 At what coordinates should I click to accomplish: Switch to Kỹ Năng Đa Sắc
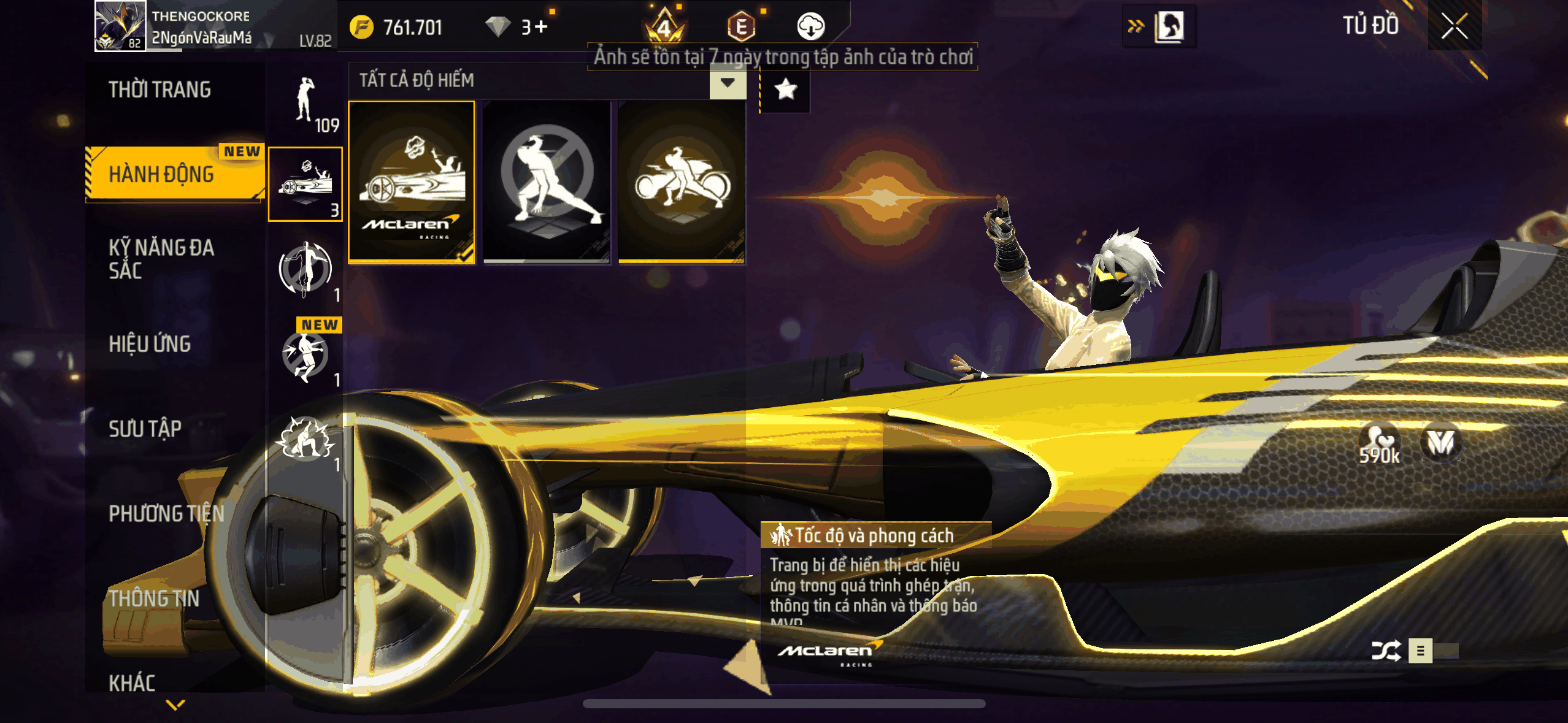162,259
